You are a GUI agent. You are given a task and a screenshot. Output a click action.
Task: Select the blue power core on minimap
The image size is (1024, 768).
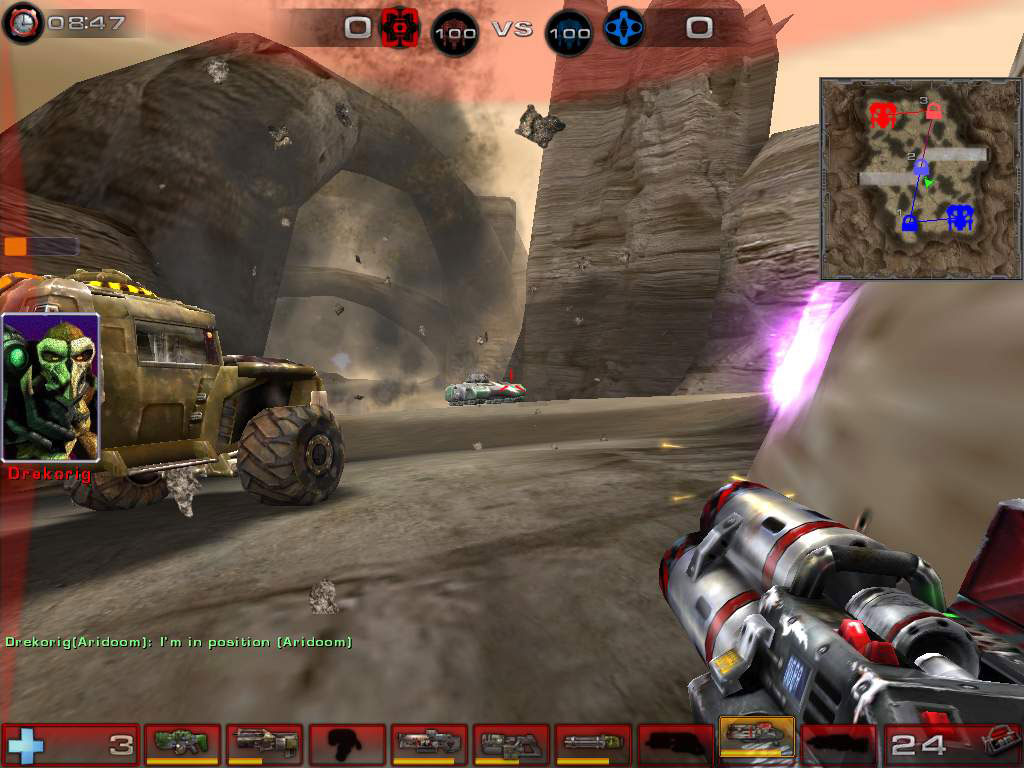[x=960, y=217]
